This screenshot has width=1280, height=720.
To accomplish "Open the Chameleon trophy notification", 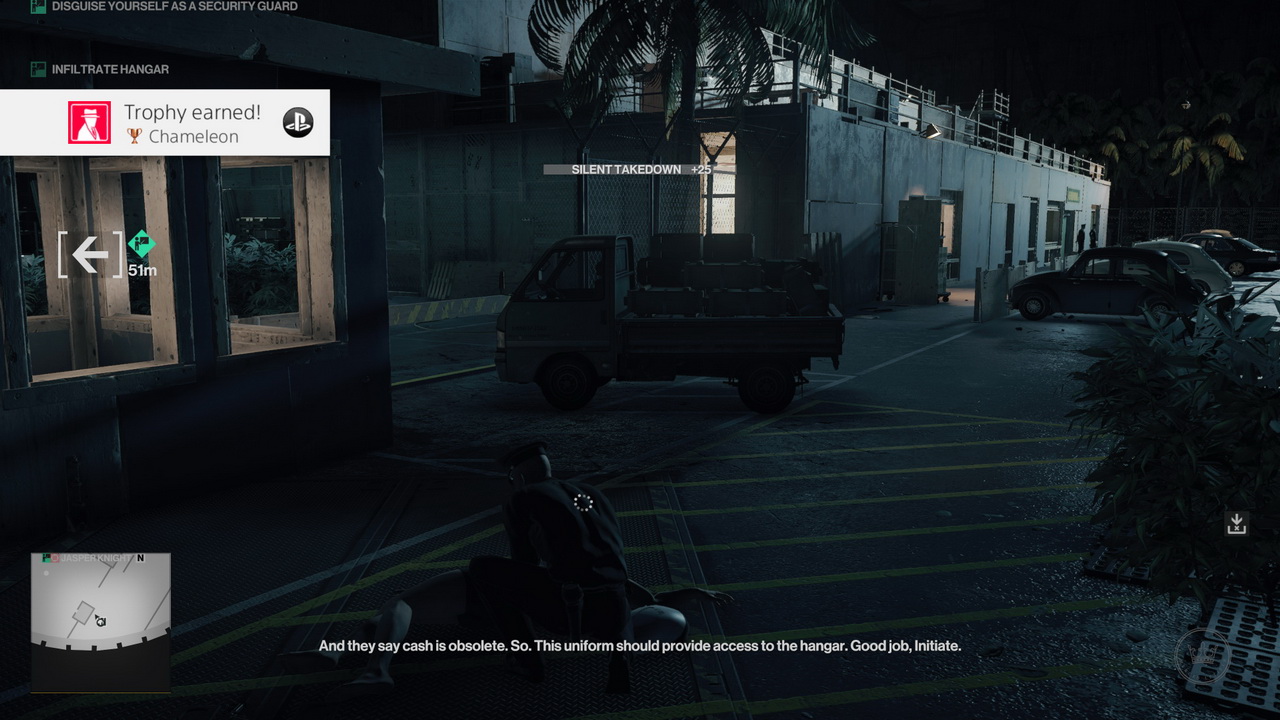I will pyautogui.click(x=191, y=123).
